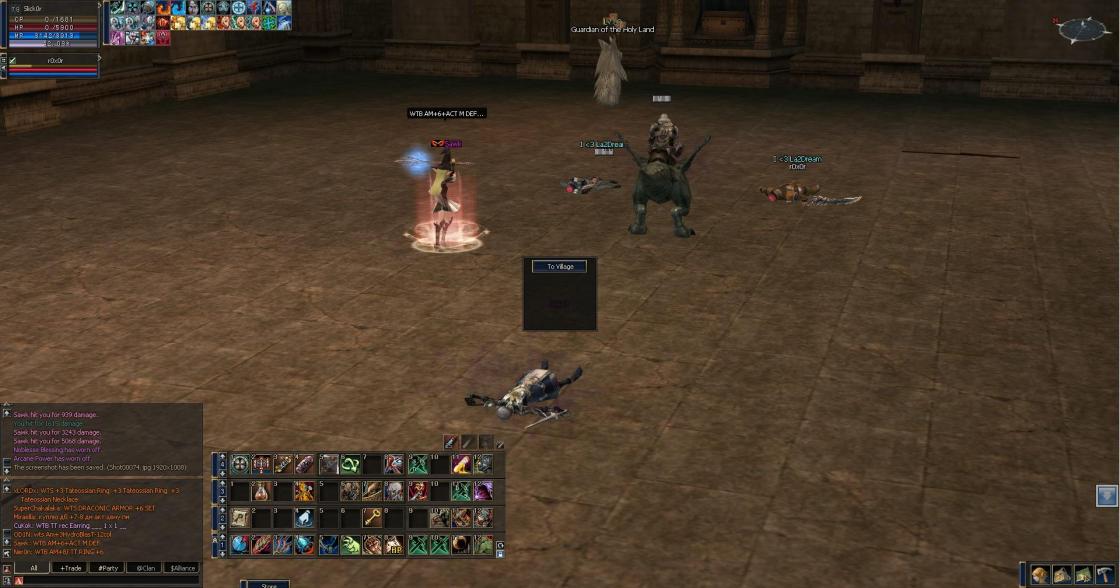The height and width of the screenshot is (588, 1120).
Task: Switch to the All chat tab
Action: pos(33,568)
